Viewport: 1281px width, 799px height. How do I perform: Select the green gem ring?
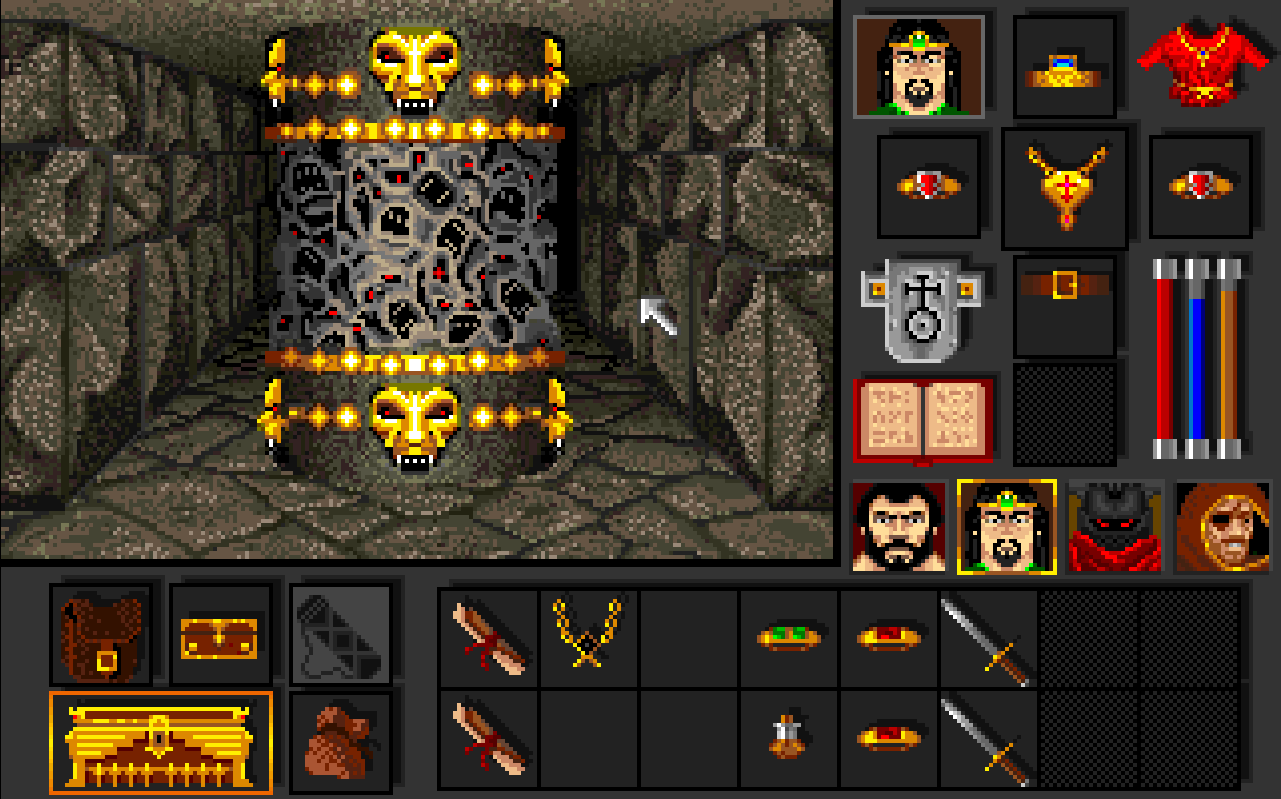[789, 637]
